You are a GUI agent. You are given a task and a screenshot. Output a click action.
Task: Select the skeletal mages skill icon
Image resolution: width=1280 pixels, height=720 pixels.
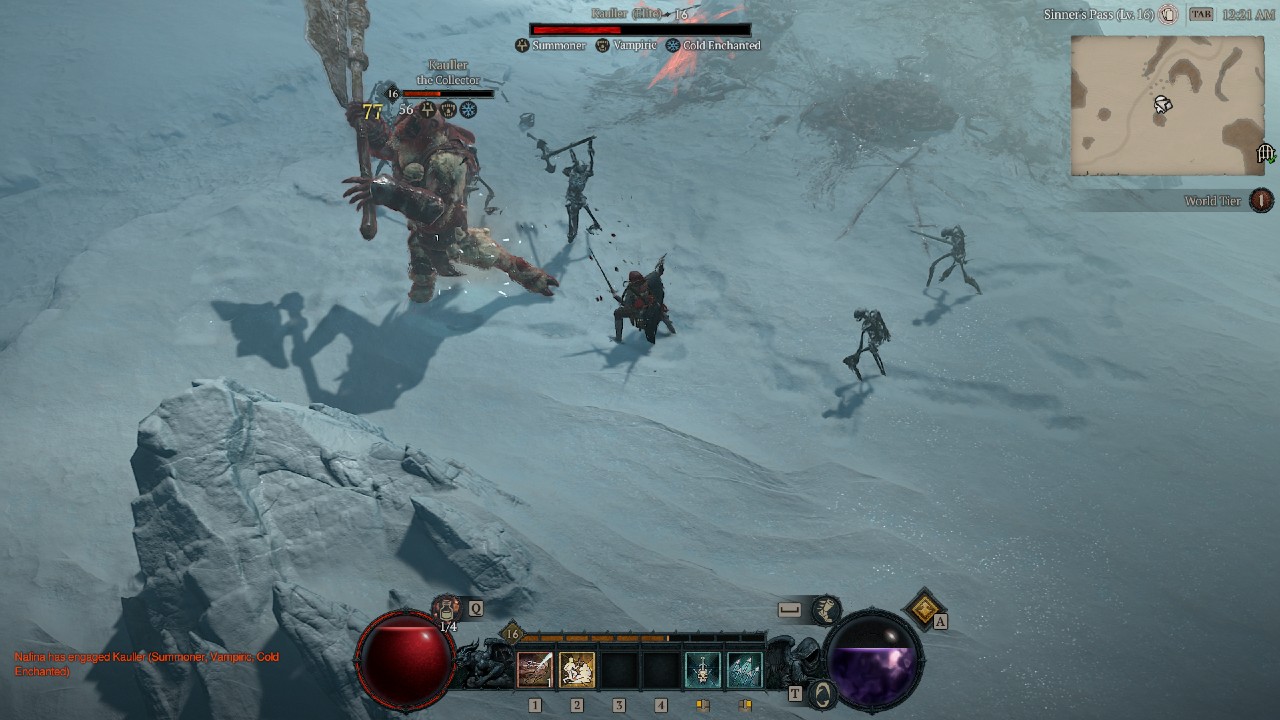click(x=744, y=670)
